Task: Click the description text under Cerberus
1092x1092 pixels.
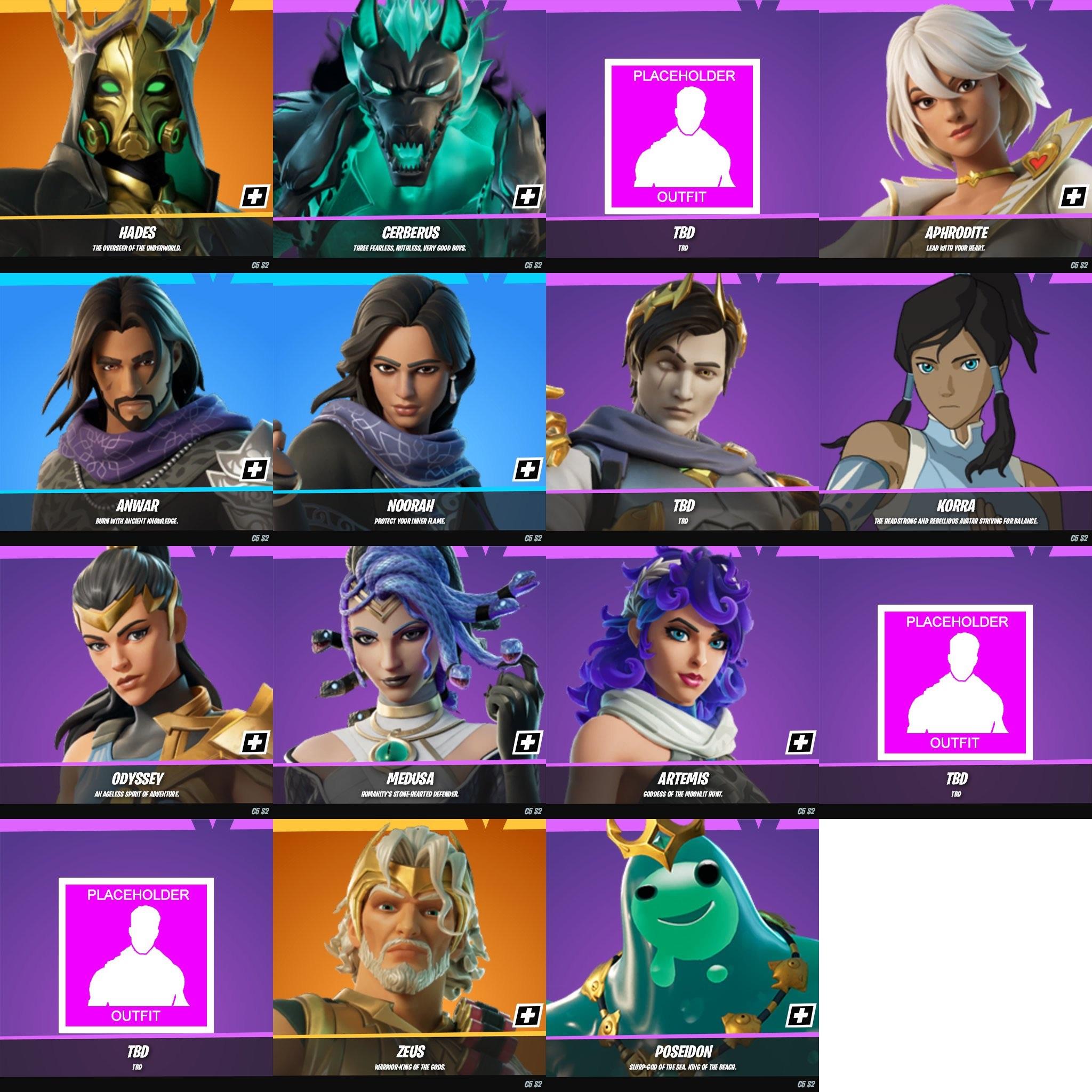Action: 409,247
